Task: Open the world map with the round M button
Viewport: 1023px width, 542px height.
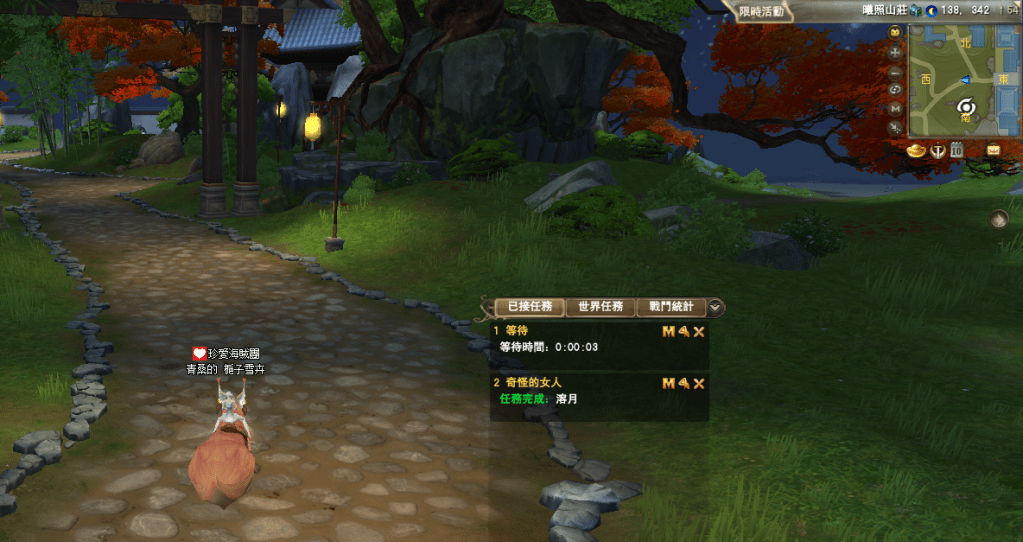Action: 895,109
